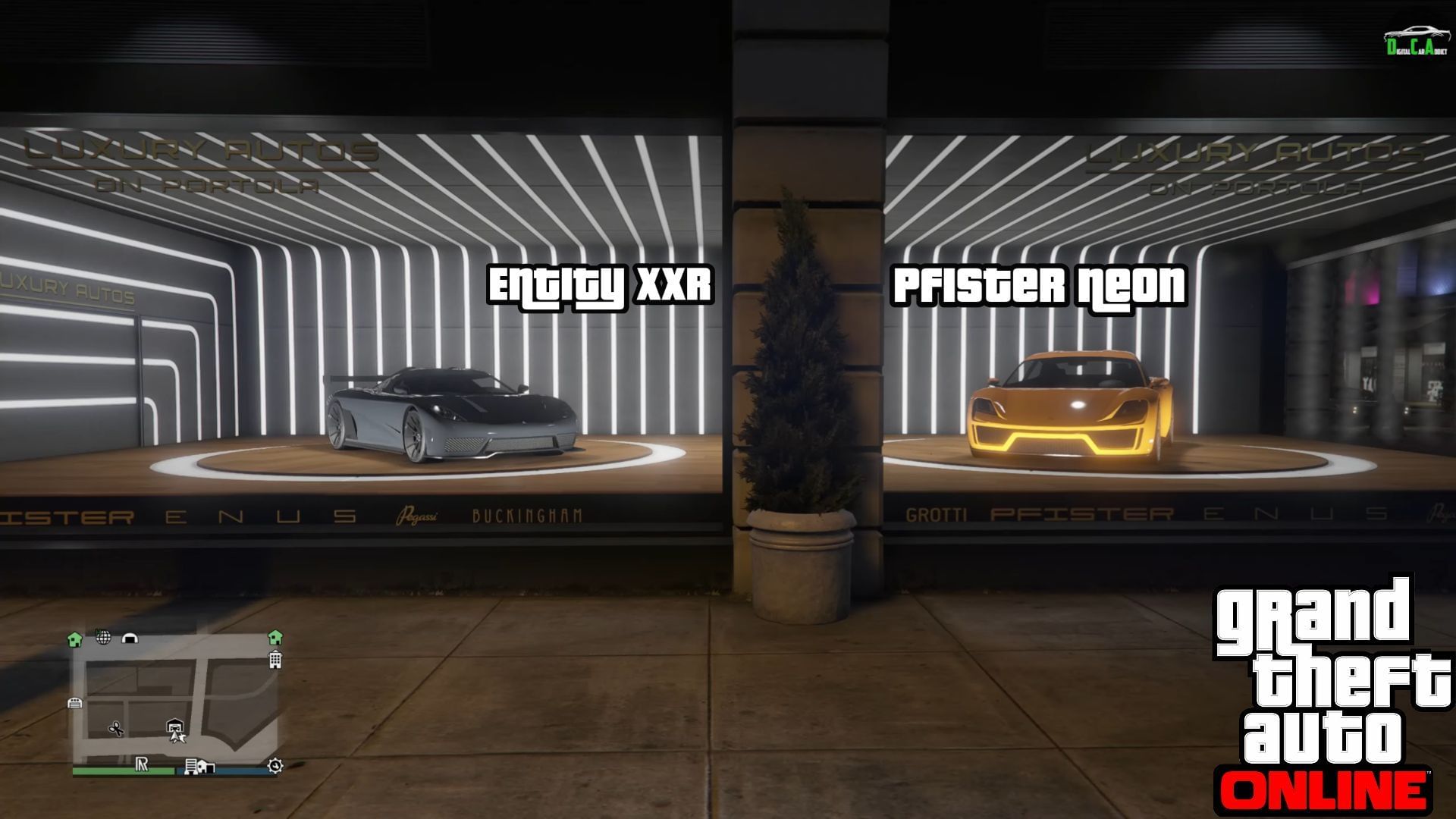1456x819 pixels.
Task: Click the office with garage blip below the minimap
Action: (x=200, y=767)
